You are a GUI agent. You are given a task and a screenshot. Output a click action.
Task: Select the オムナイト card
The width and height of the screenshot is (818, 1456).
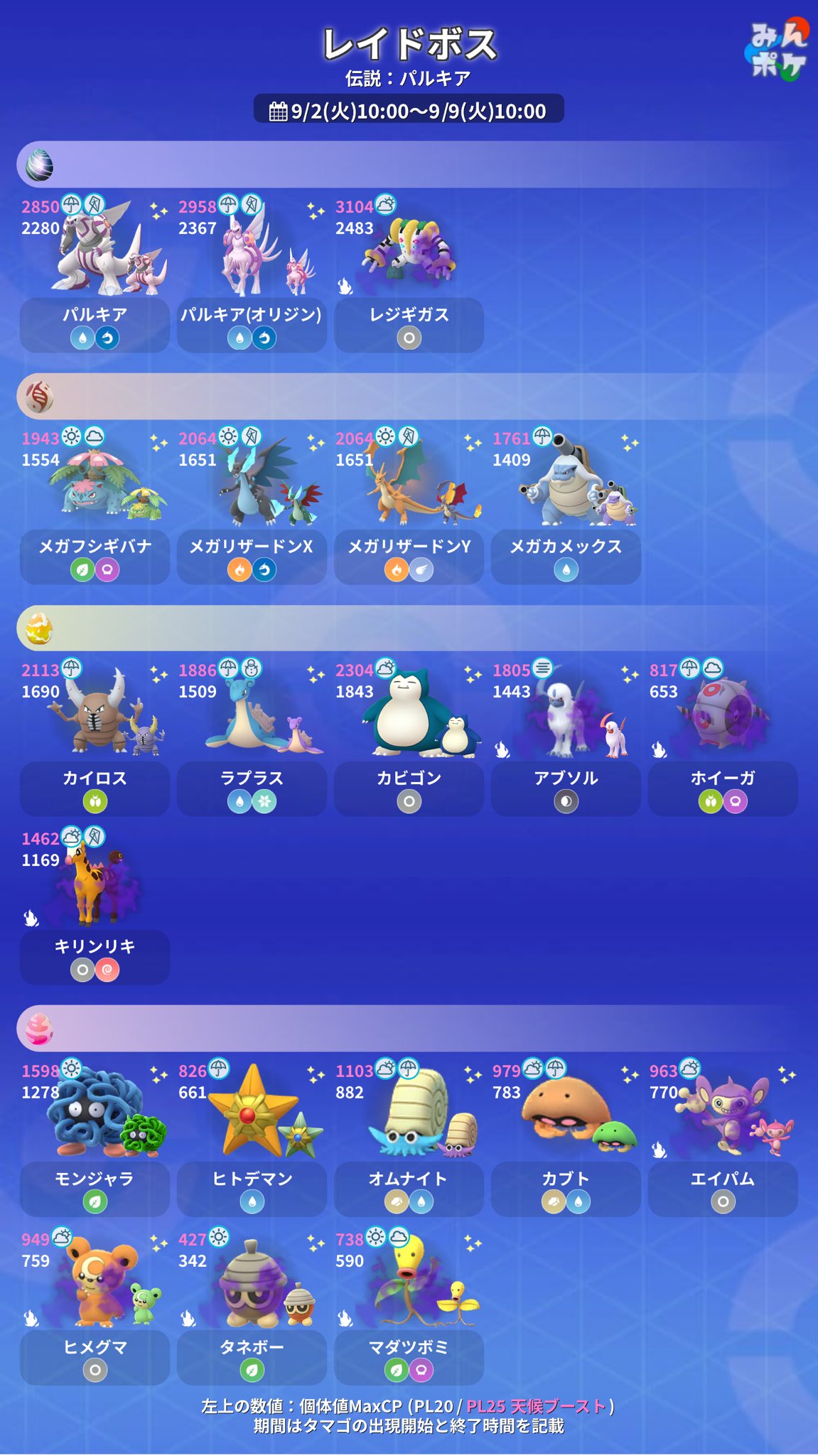[409, 1139]
